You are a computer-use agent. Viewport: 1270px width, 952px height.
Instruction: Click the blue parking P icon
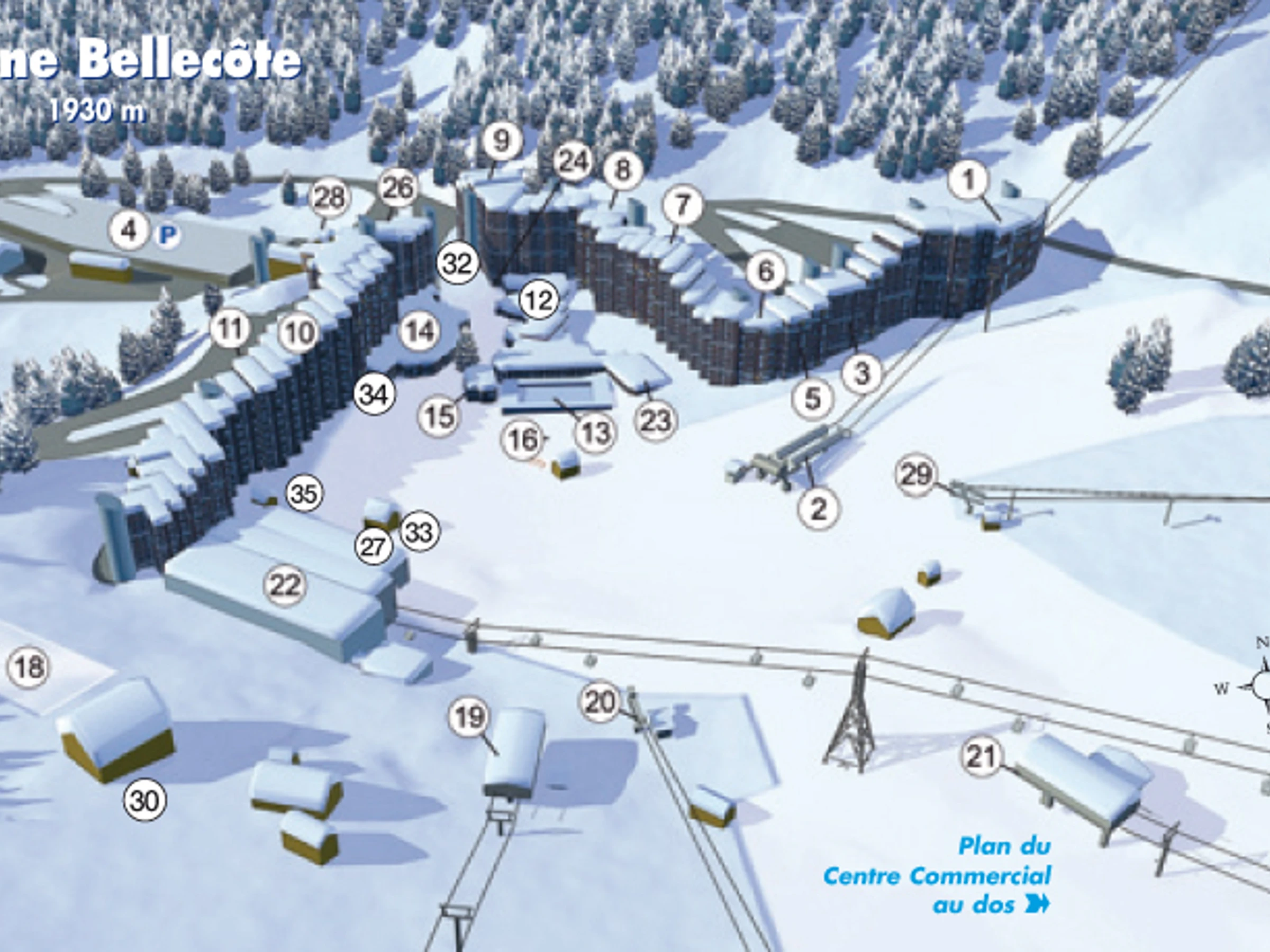(168, 235)
